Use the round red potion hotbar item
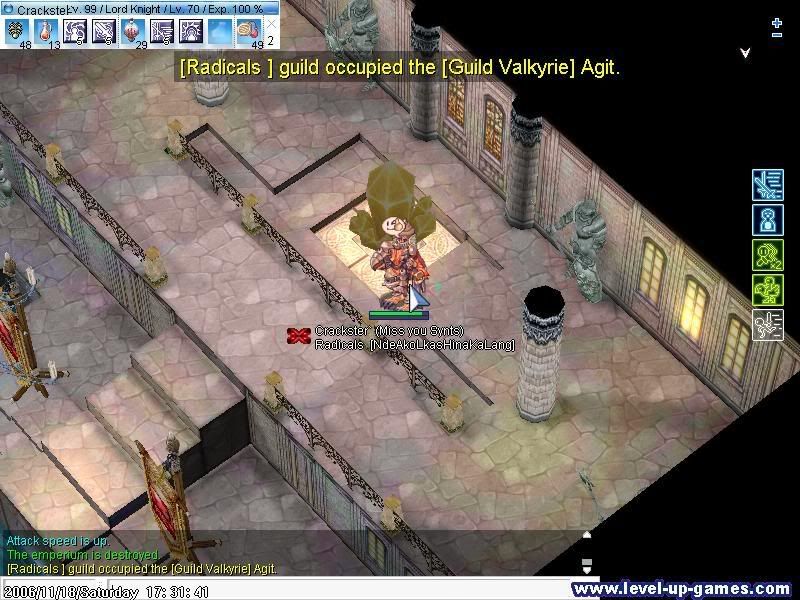The image size is (800, 600). 133,30
